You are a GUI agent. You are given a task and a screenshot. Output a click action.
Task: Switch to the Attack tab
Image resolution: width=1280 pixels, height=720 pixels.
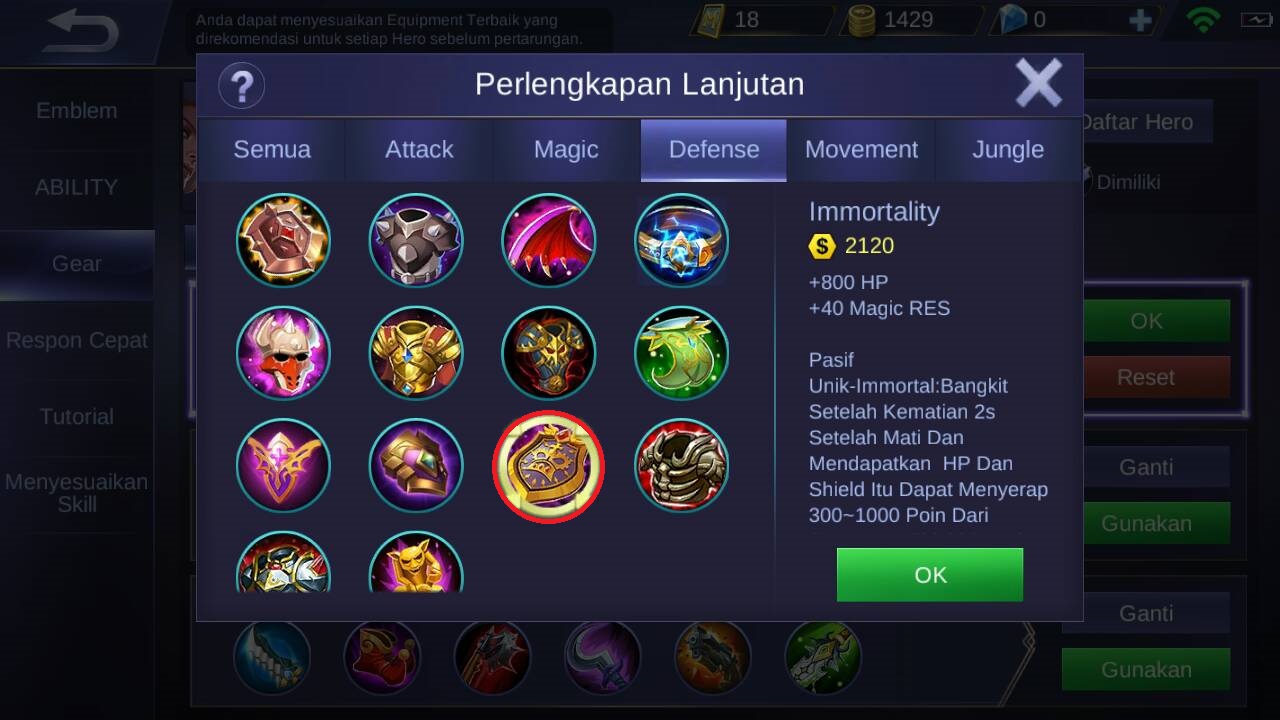pos(419,150)
